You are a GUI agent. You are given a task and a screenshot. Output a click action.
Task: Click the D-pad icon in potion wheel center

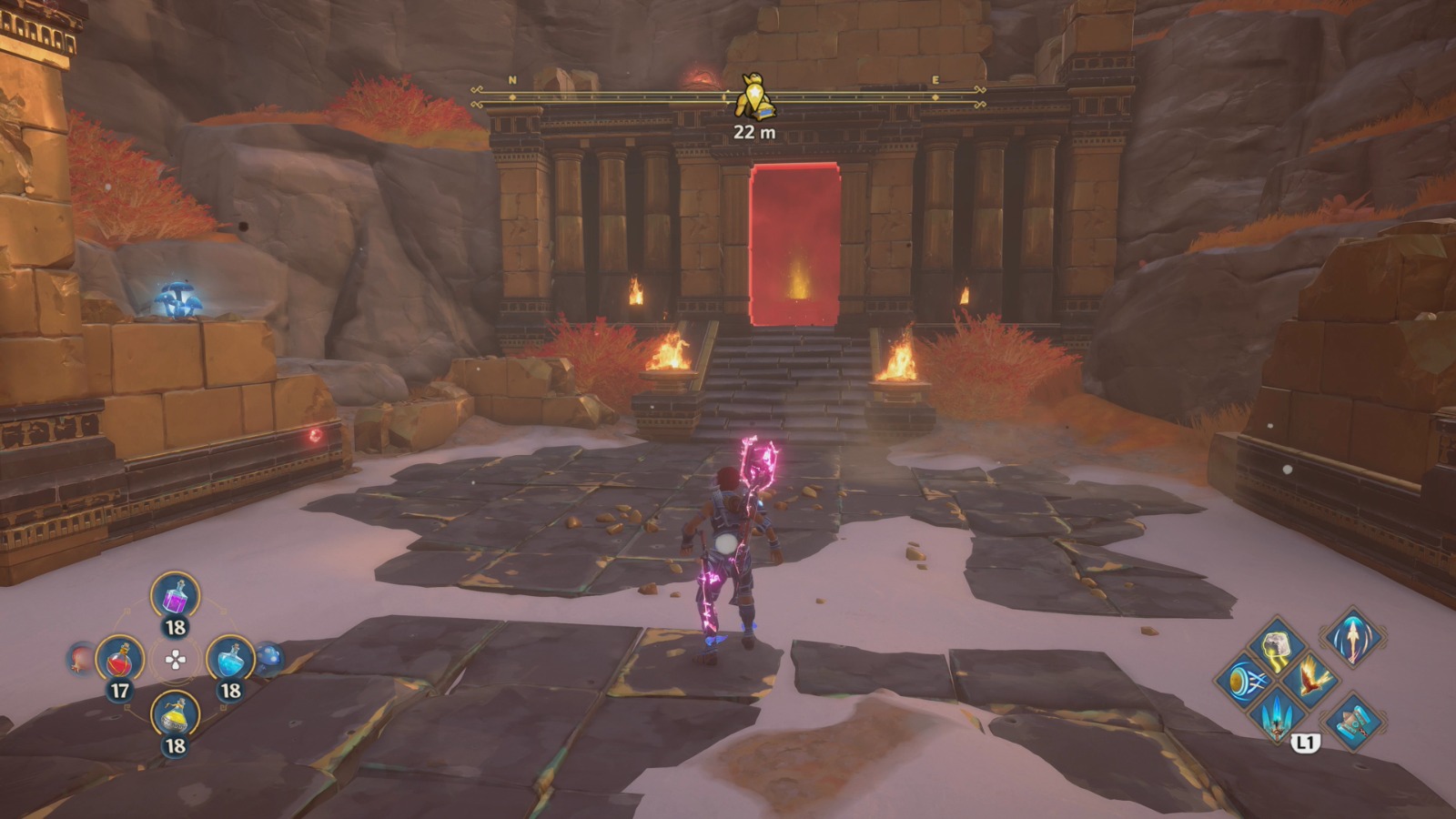pos(175,661)
